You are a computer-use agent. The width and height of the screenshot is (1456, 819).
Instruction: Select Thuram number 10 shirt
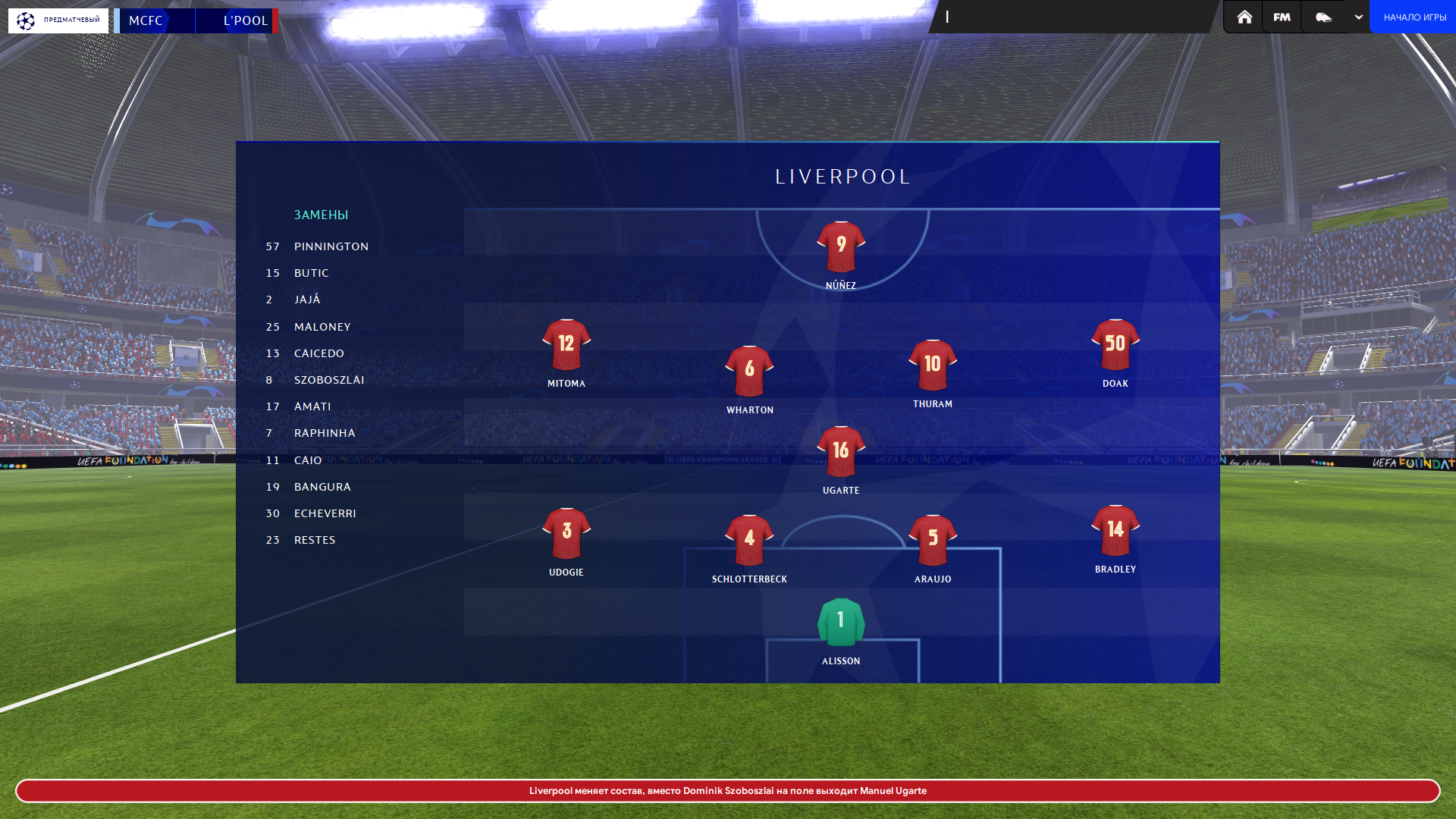pyautogui.click(x=933, y=366)
